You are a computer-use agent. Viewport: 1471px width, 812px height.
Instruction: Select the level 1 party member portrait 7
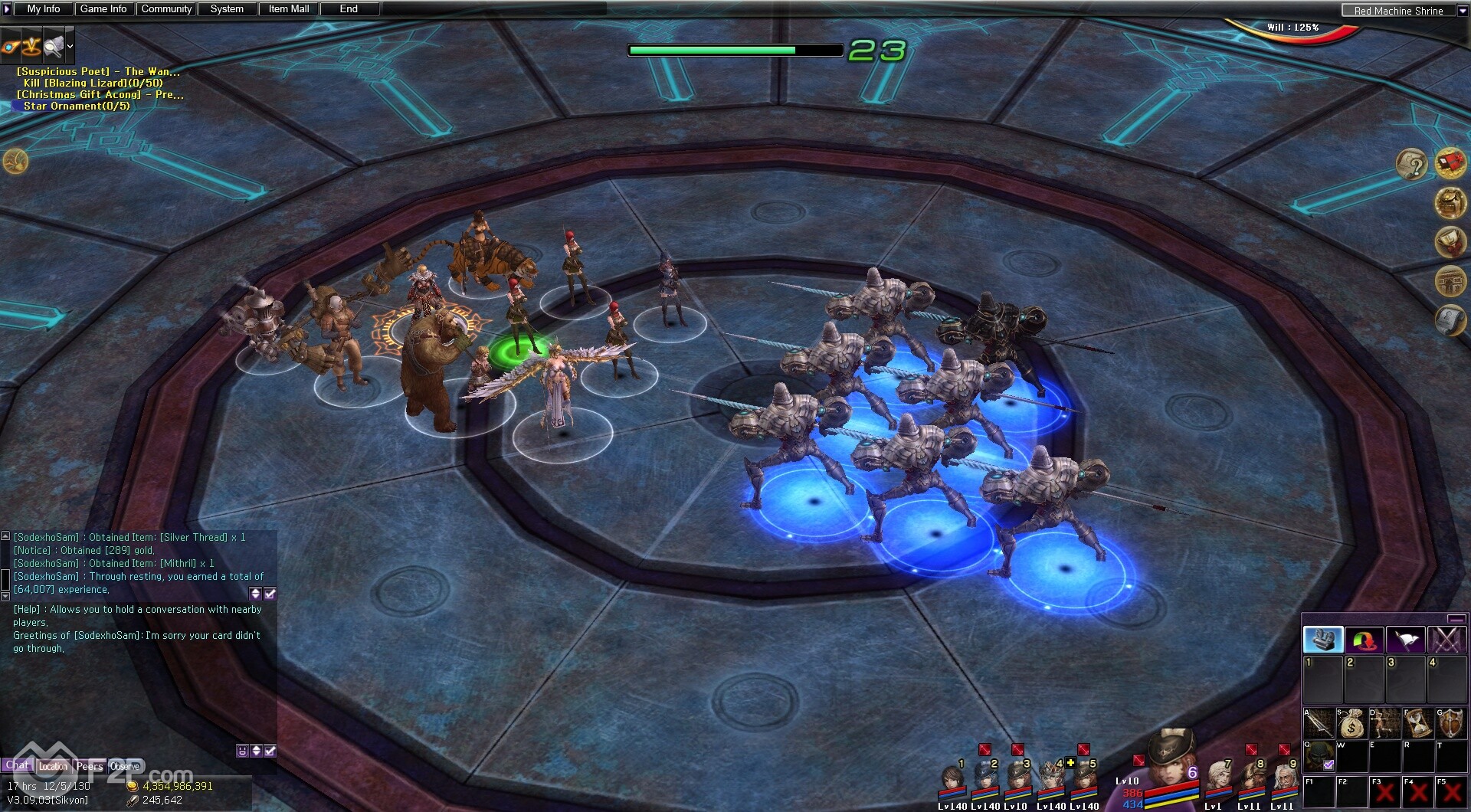(1217, 780)
